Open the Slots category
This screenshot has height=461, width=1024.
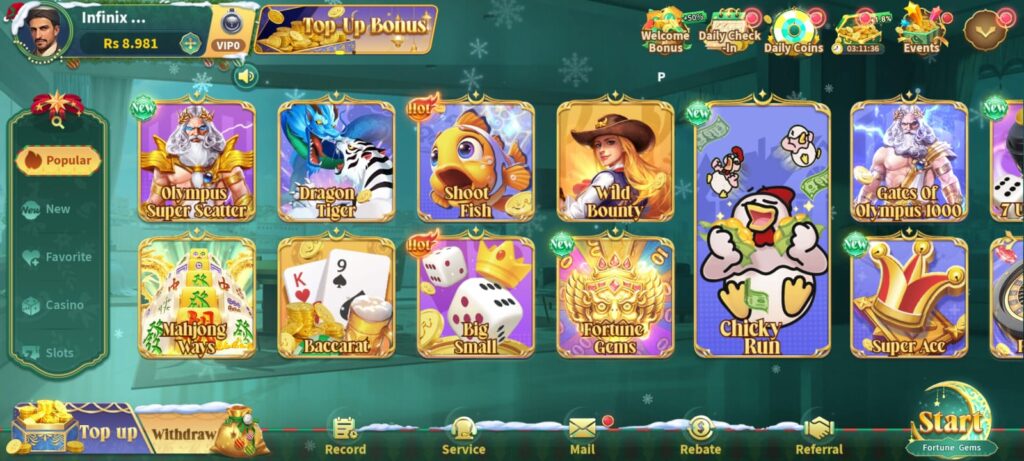(x=57, y=353)
